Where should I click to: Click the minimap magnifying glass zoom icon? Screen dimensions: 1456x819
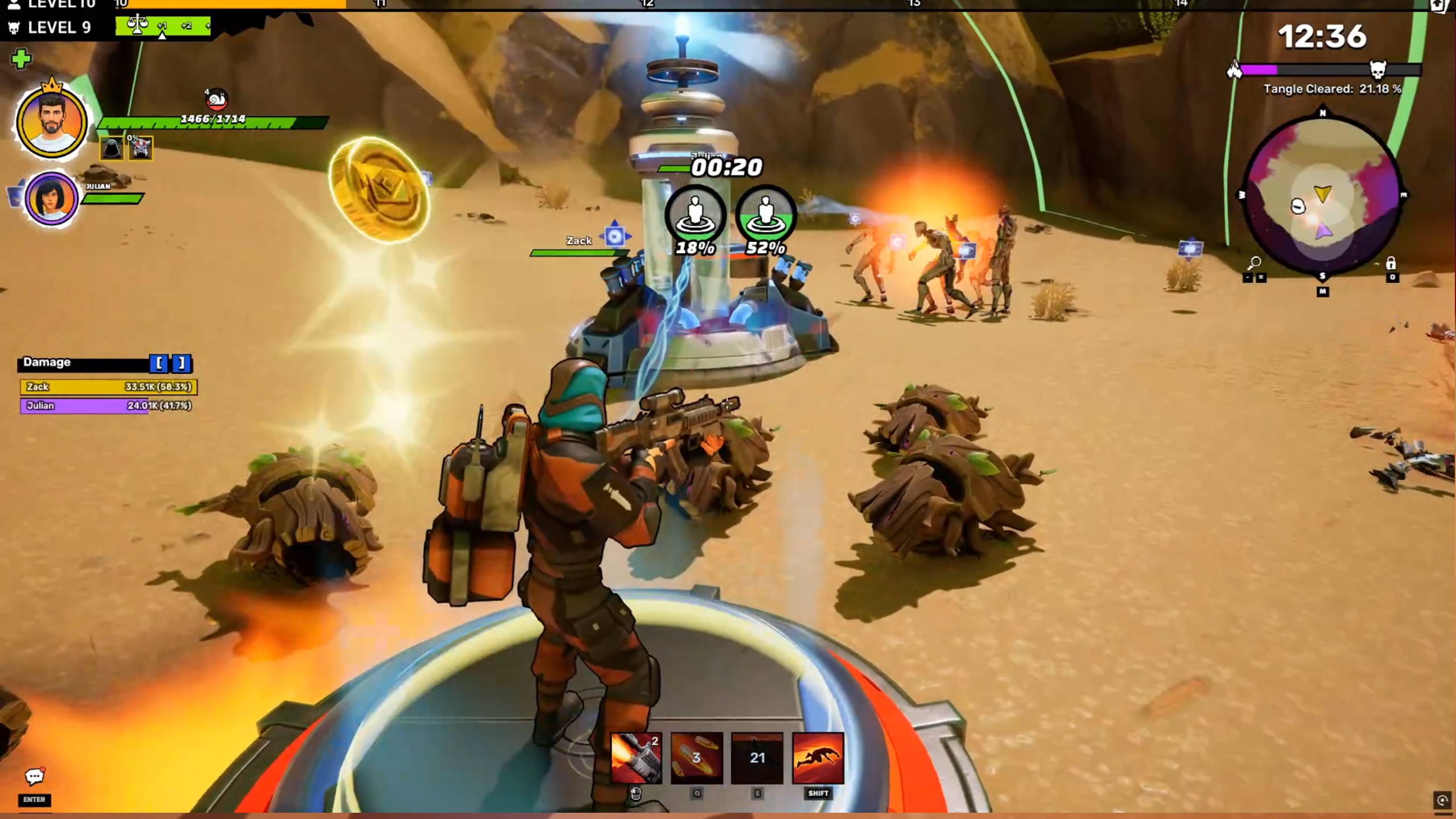pos(1254,263)
